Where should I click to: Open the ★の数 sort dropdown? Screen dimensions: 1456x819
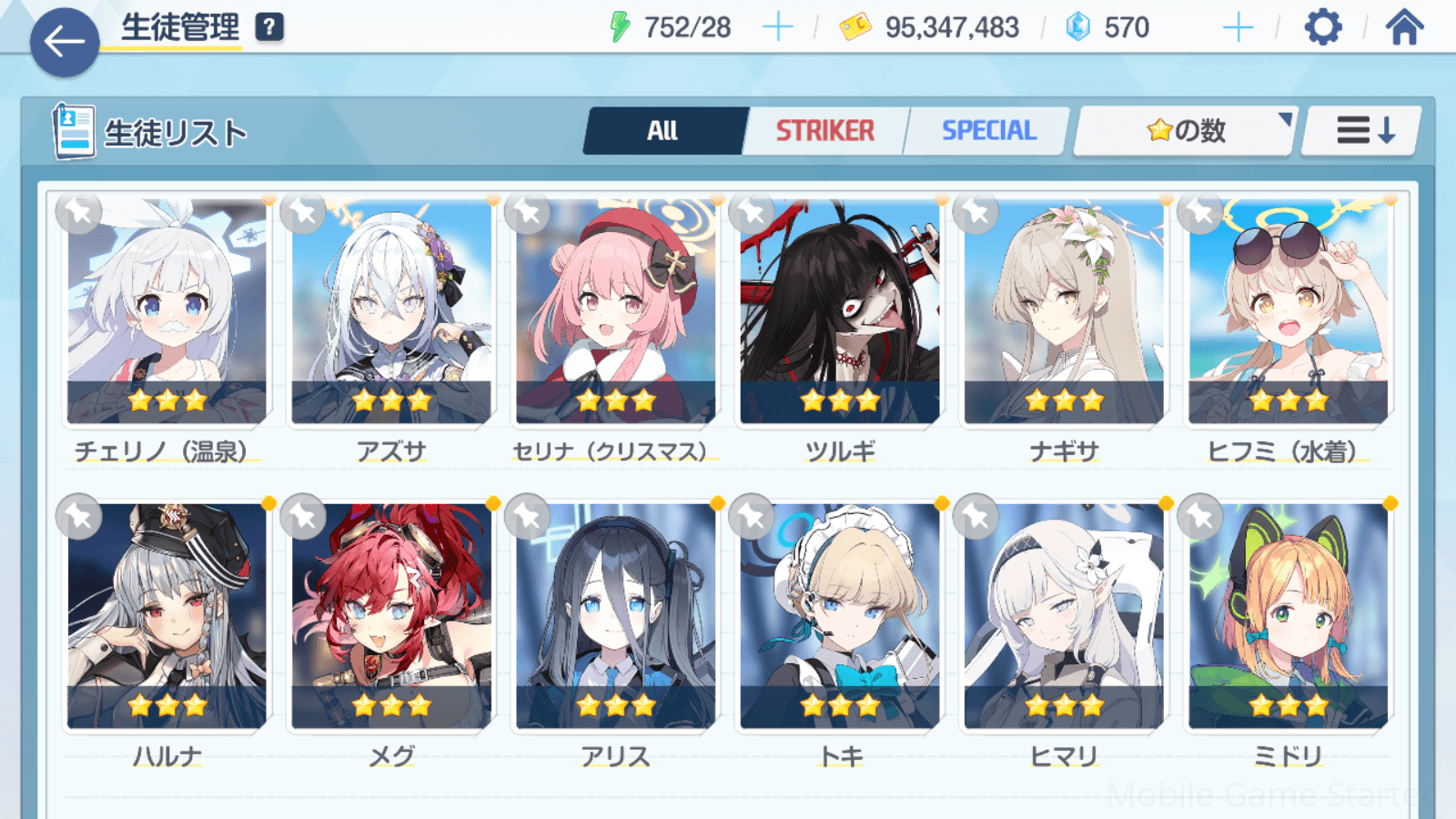click(1185, 131)
